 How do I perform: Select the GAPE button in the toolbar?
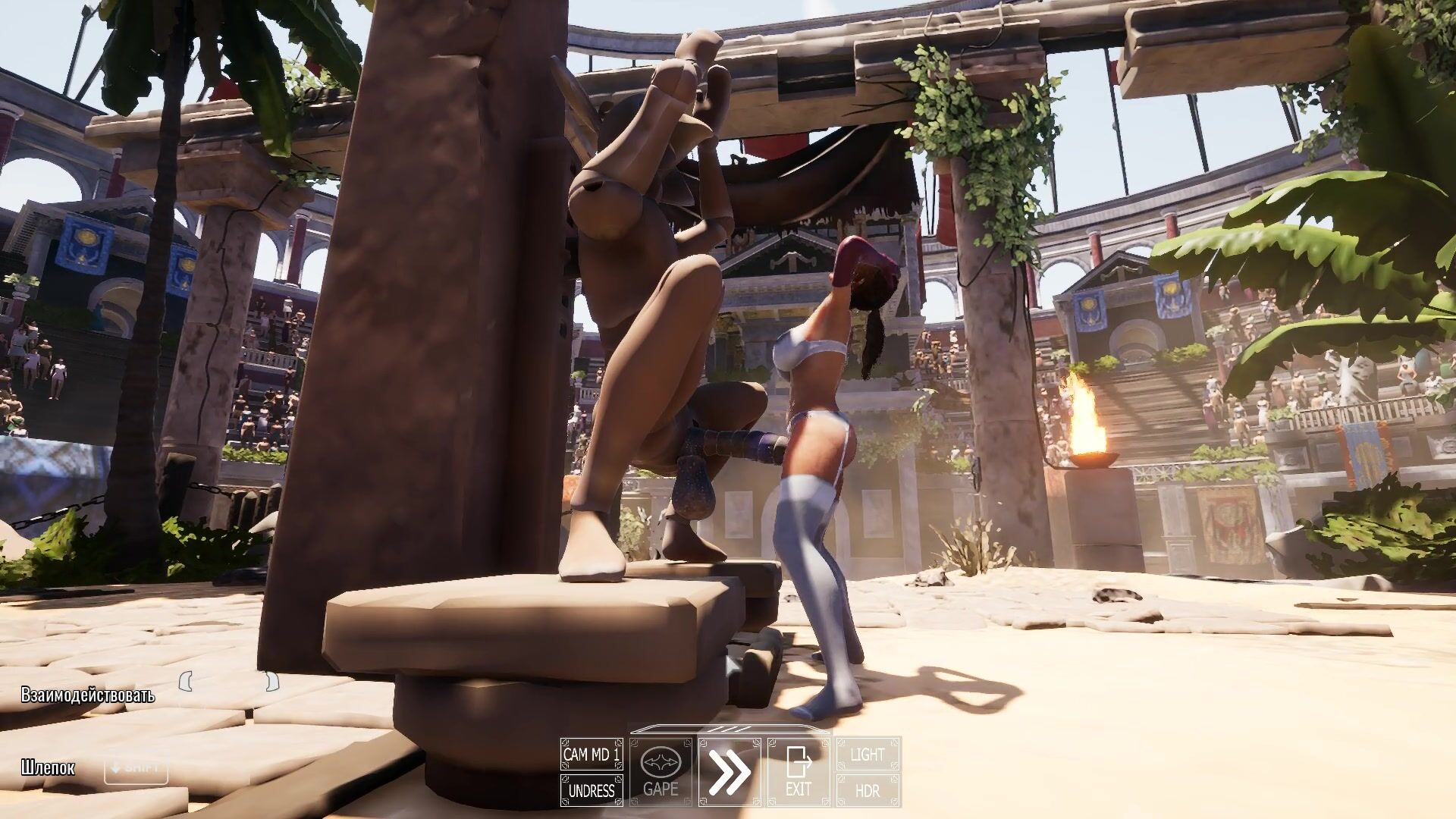(x=661, y=772)
